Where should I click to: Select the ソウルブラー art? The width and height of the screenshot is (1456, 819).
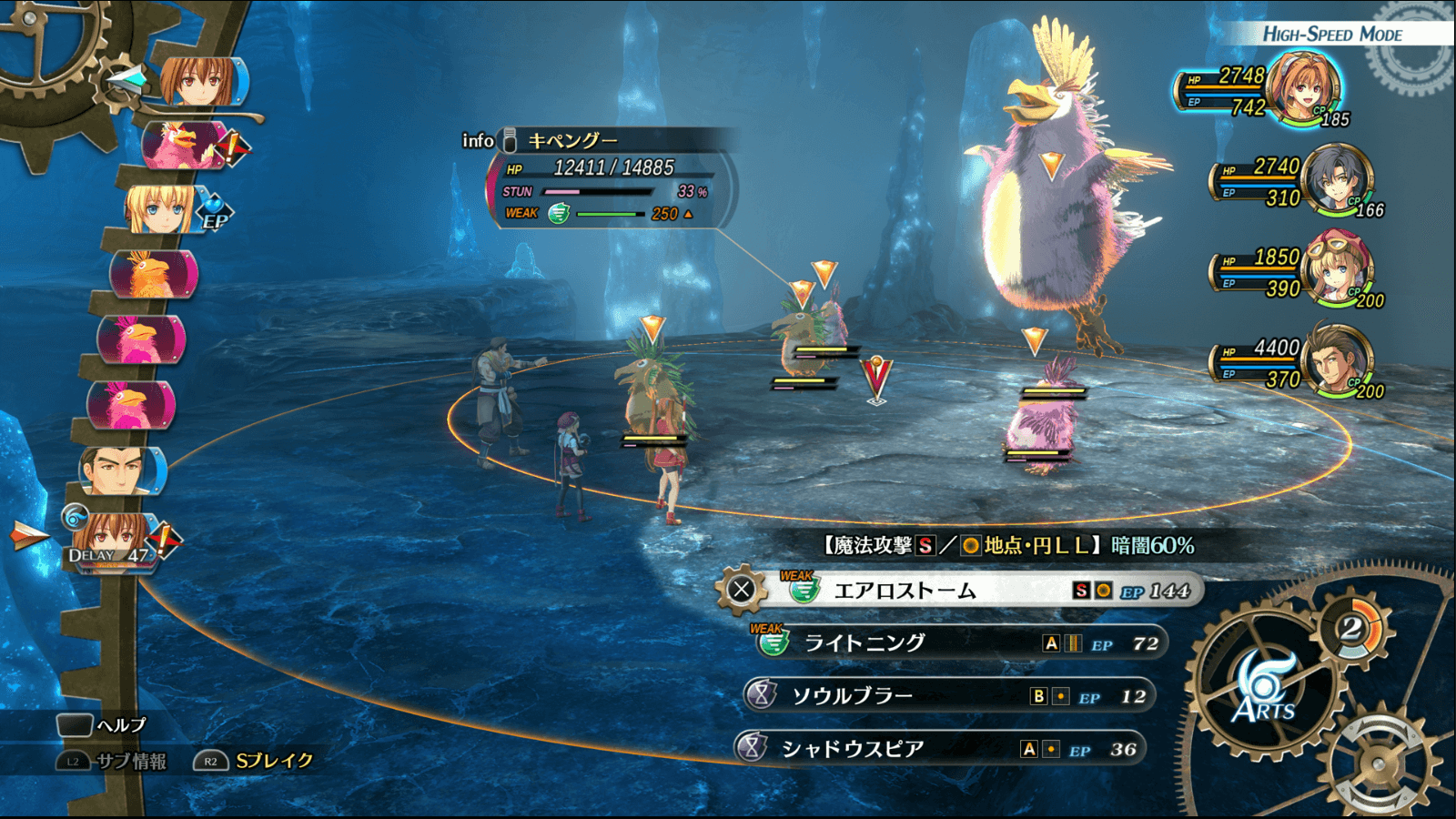point(946,696)
